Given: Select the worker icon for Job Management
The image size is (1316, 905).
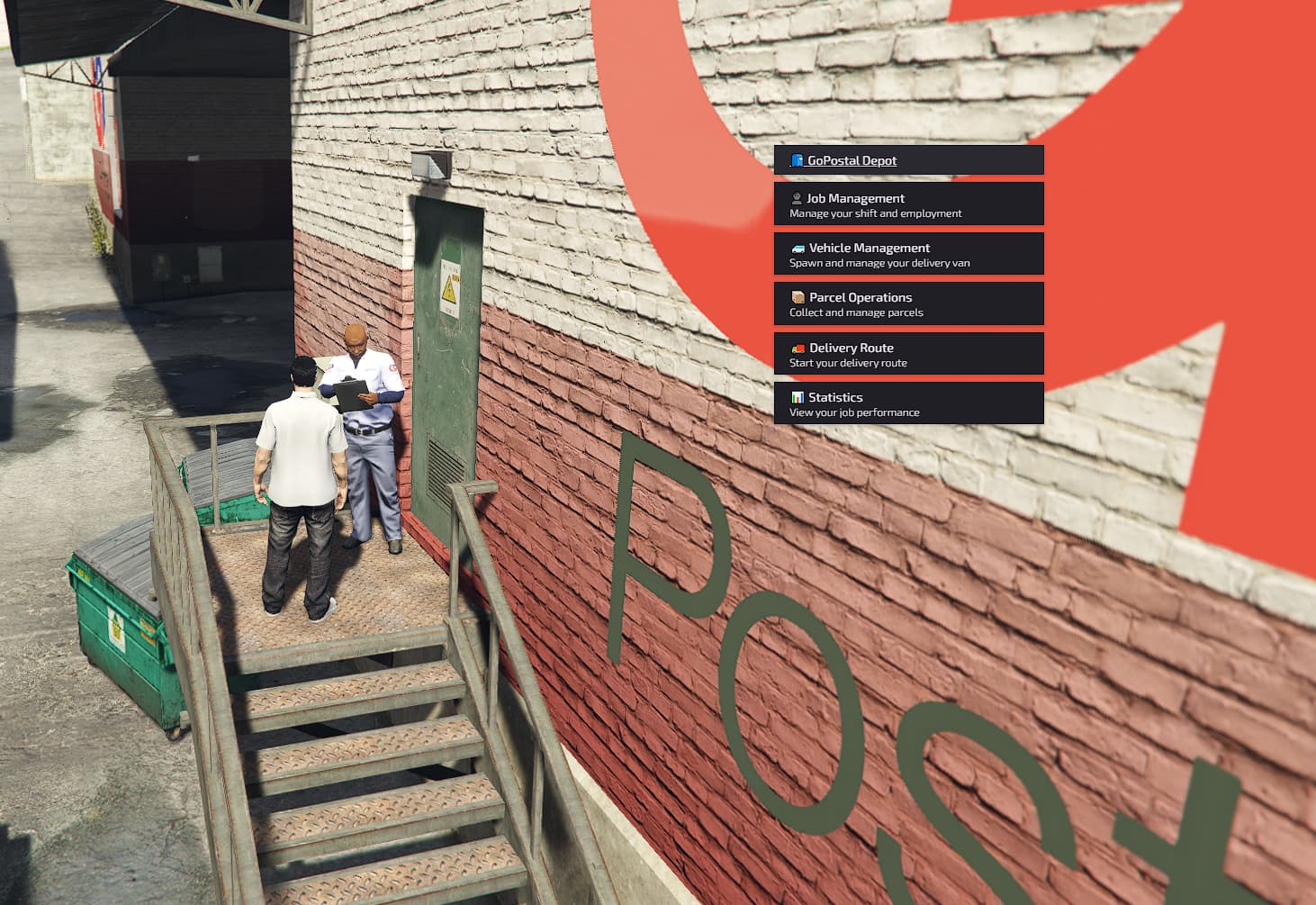Looking at the screenshot, I should pos(796,198).
